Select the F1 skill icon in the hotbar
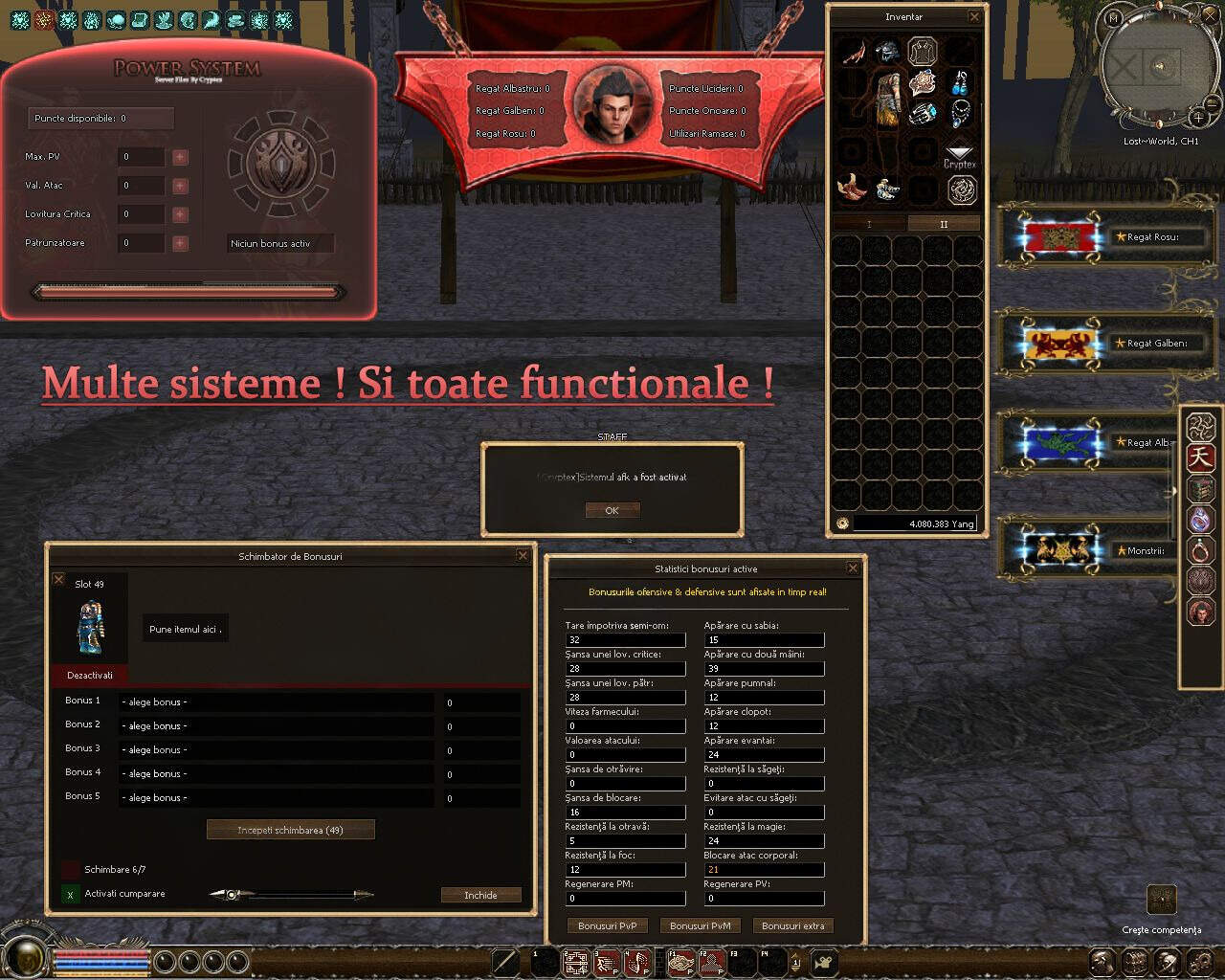 [x=681, y=964]
